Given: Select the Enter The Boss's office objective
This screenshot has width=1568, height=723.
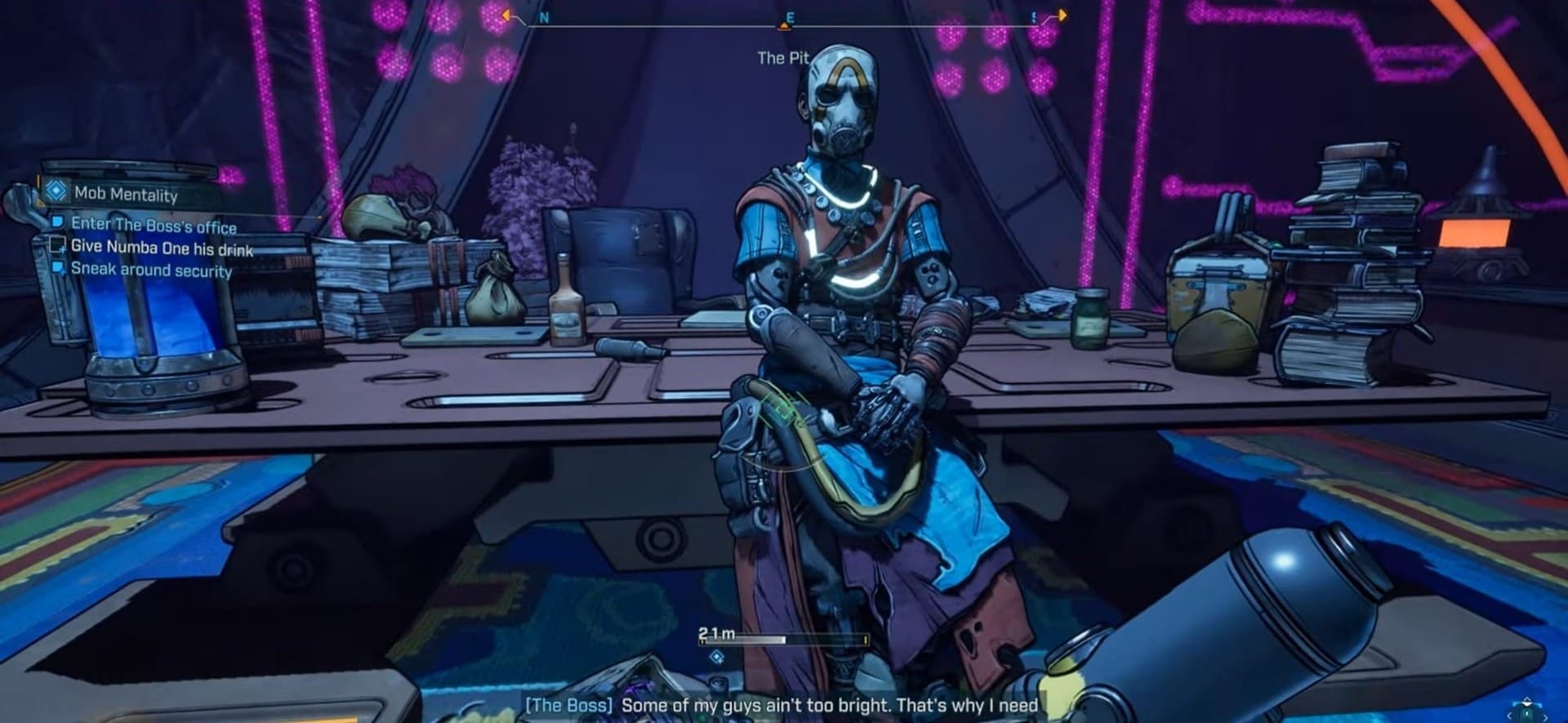Looking at the screenshot, I should (154, 225).
